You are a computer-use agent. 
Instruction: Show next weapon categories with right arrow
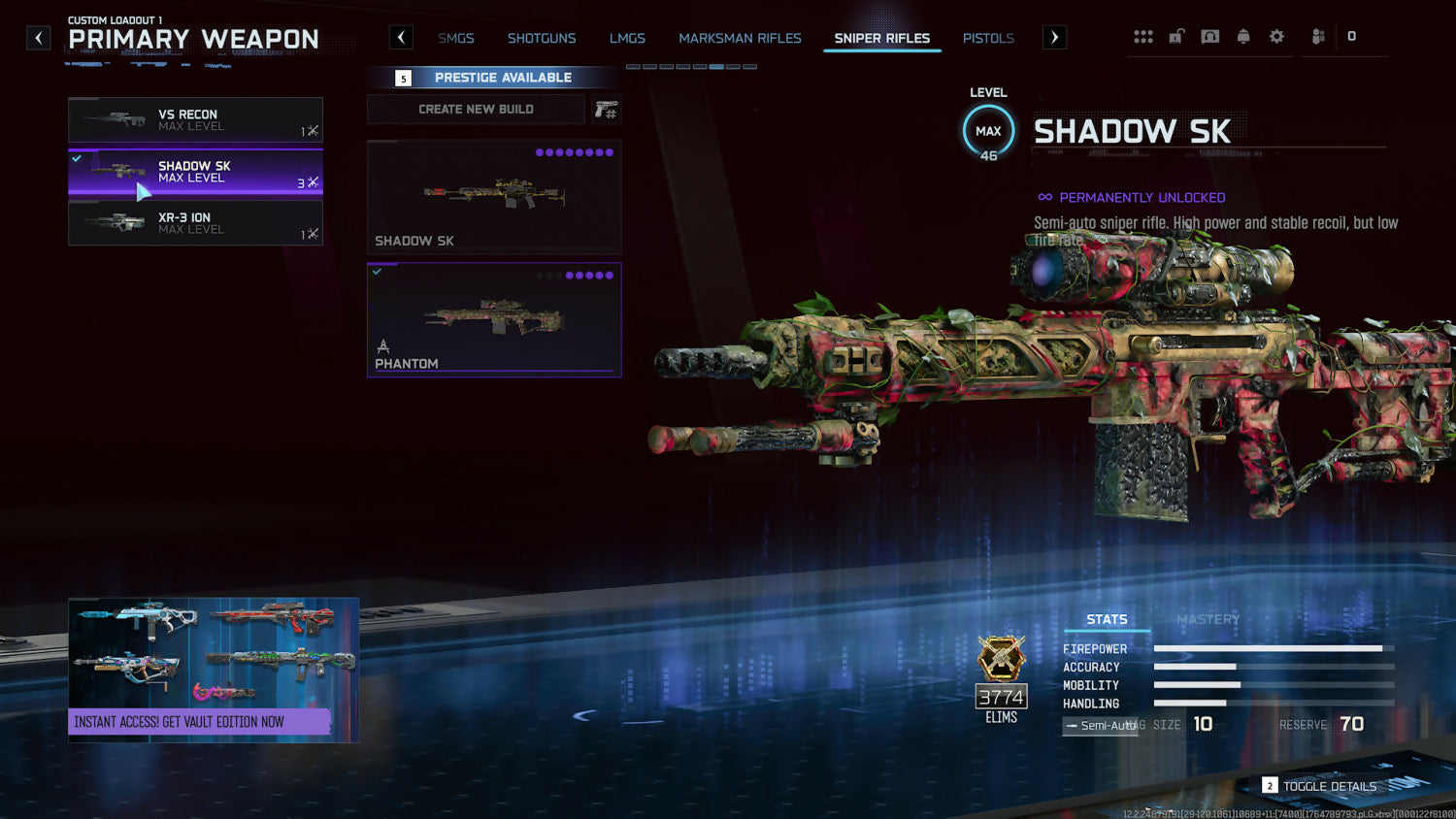1054,38
